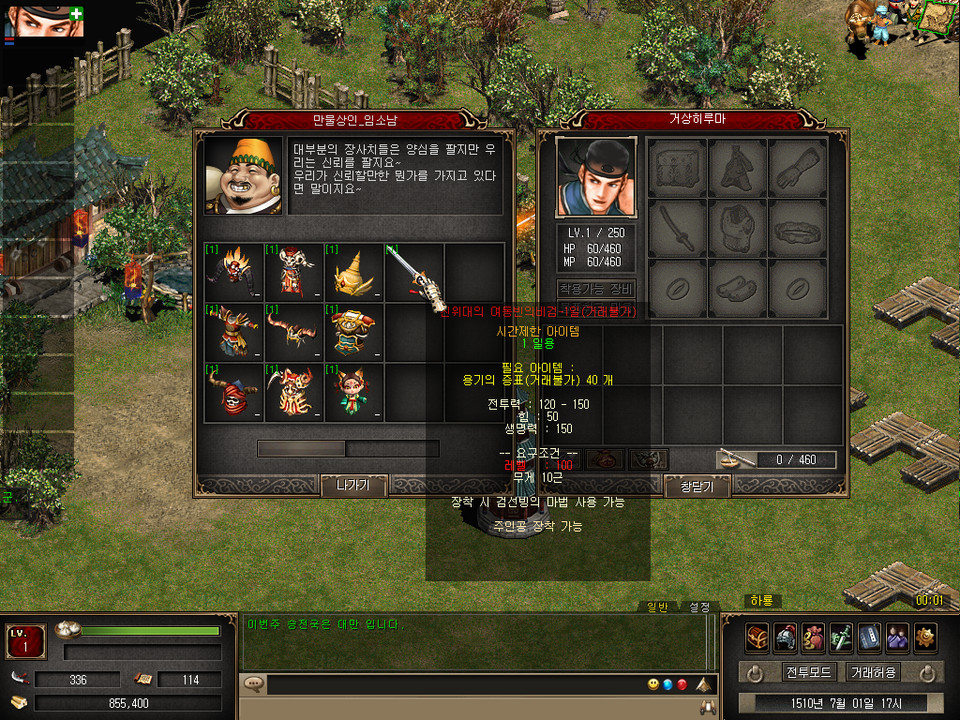Image resolution: width=960 pixels, height=720 pixels.
Task: Open the treasure chest inventory icon
Action: pos(758,636)
